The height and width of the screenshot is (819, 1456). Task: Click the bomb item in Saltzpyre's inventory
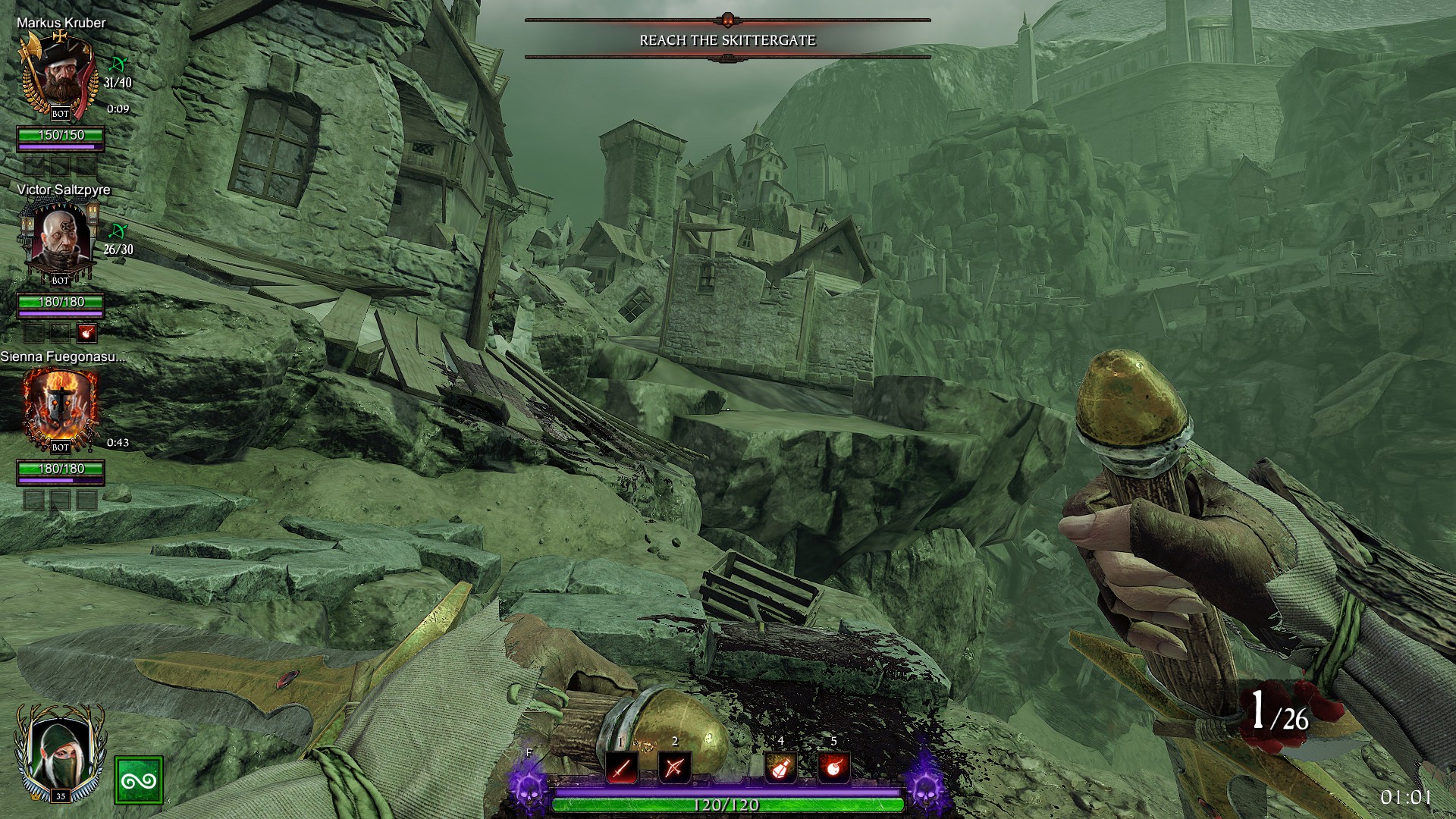86,332
